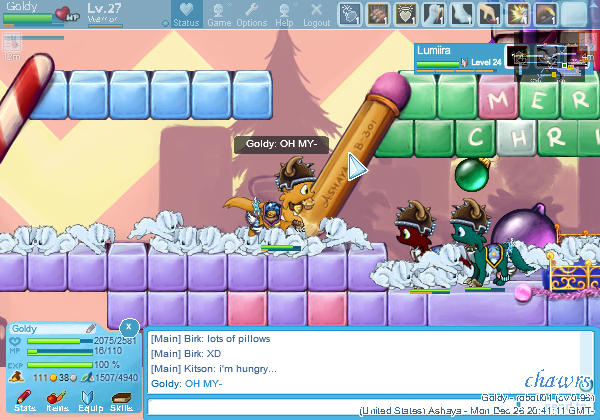Viewport: 600px width, 420px height.
Task: Open the Equip panel
Action: (90, 401)
